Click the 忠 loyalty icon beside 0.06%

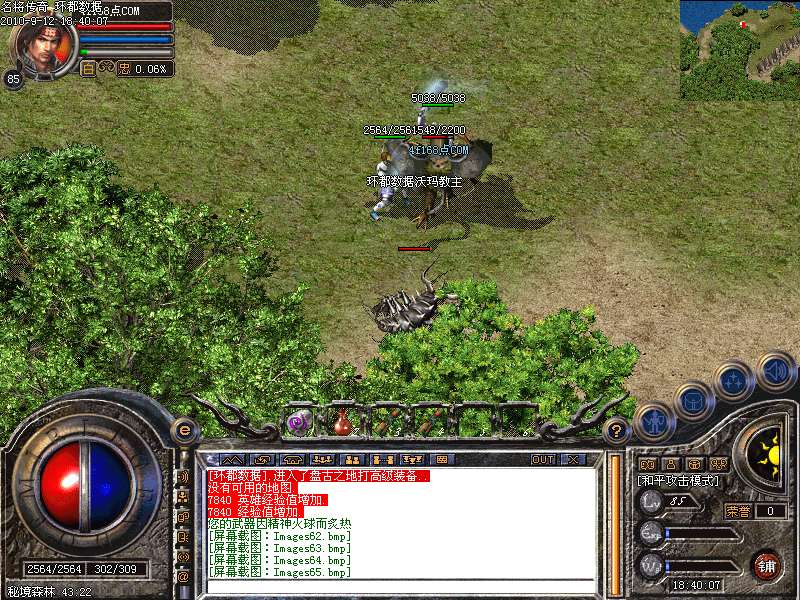tap(125, 69)
